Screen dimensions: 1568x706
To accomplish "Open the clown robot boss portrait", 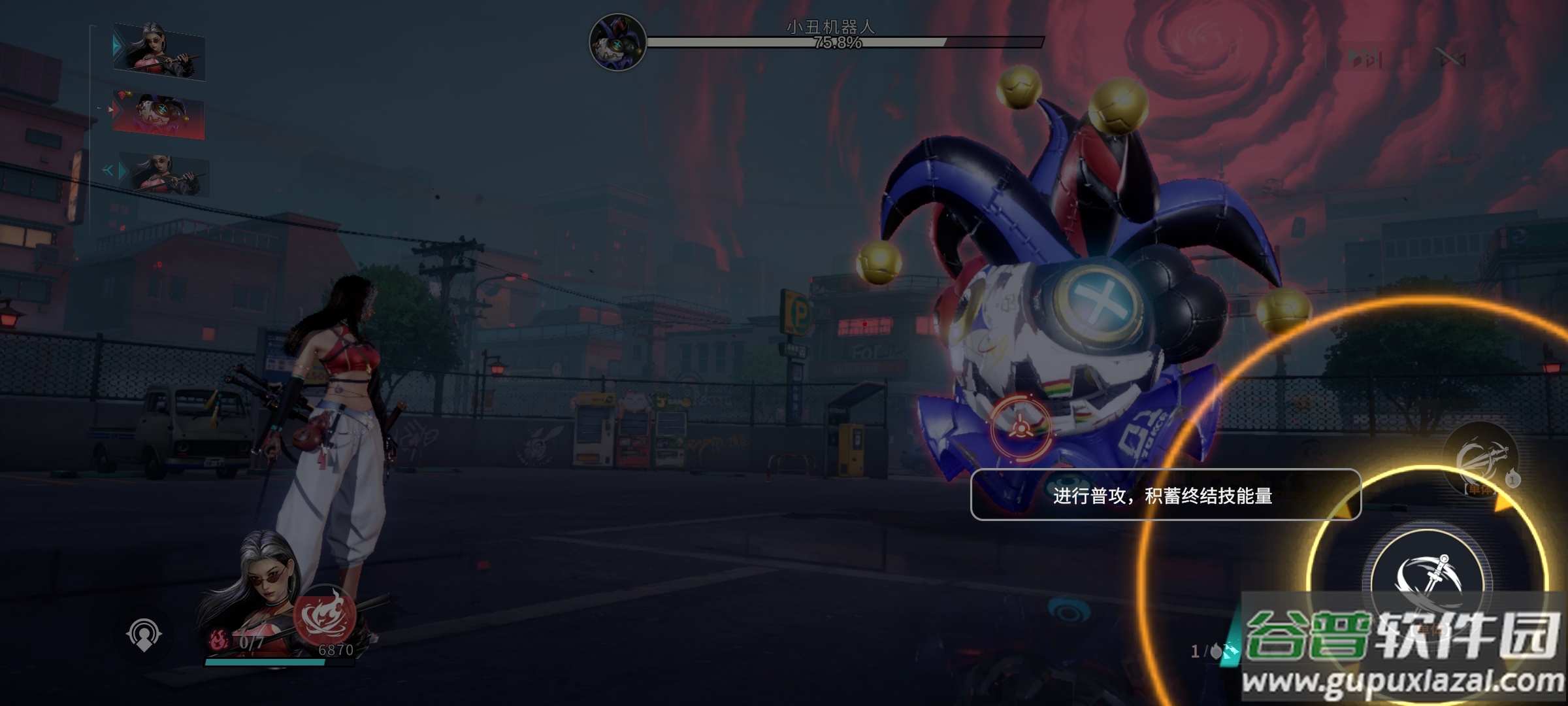I will (617, 42).
